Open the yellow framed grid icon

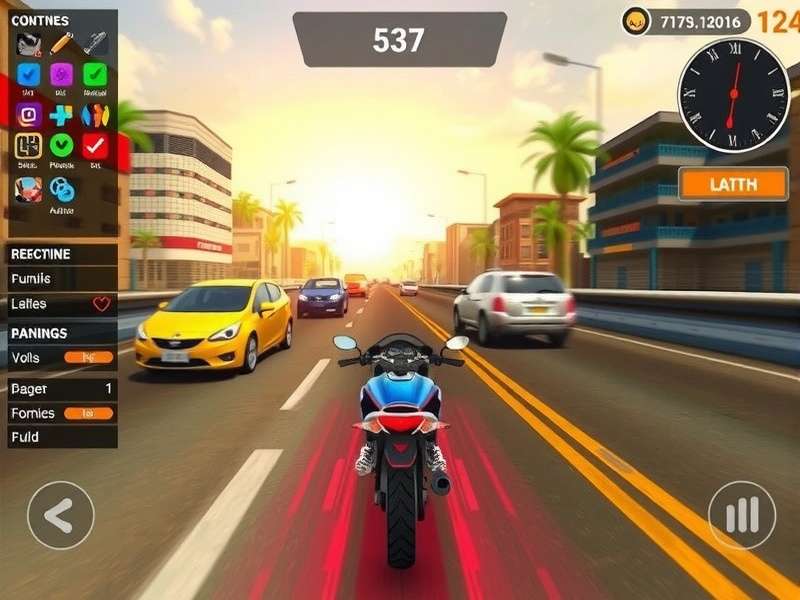click(x=29, y=146)
